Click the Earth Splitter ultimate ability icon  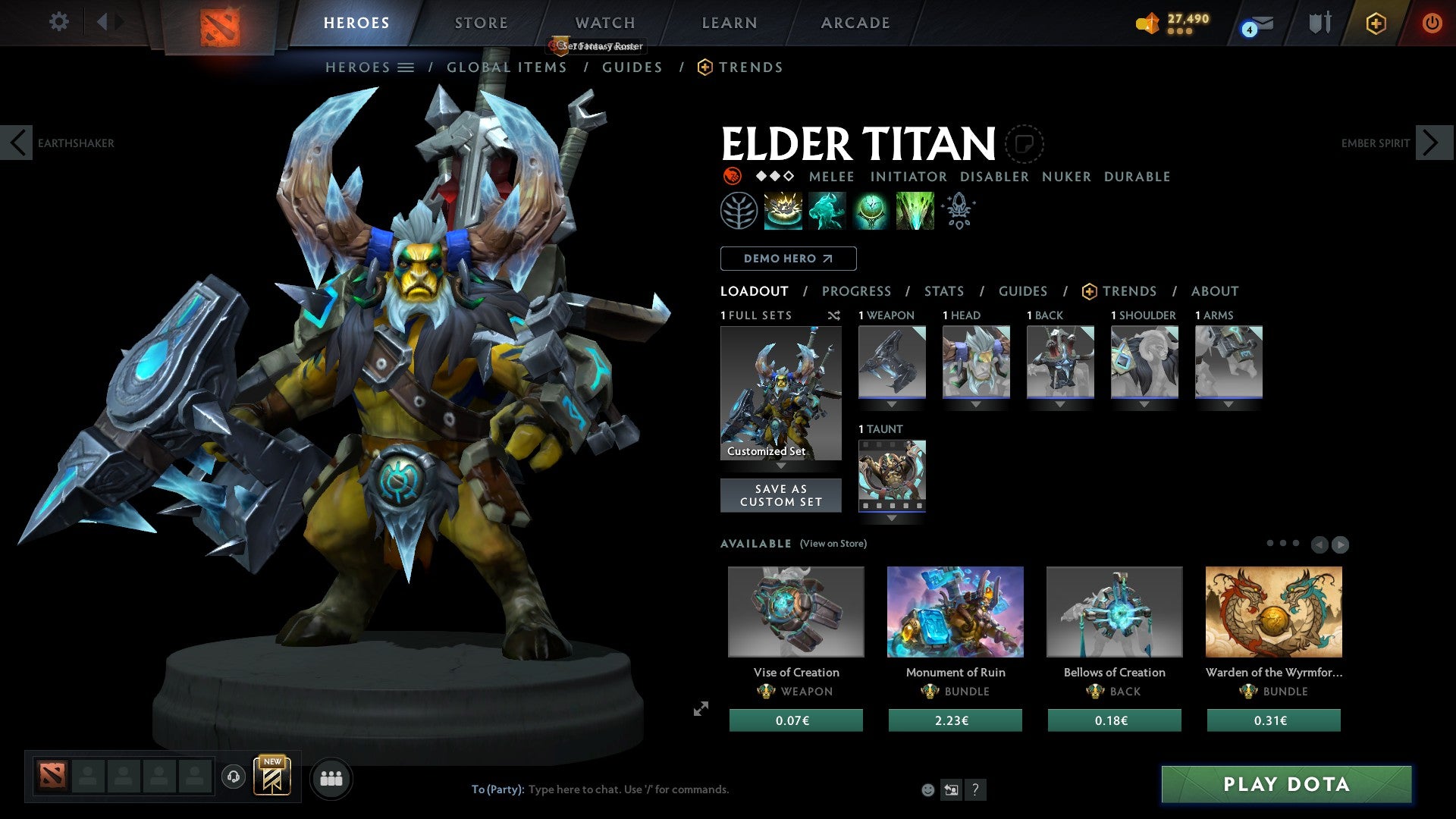click(x=915, y=210)
